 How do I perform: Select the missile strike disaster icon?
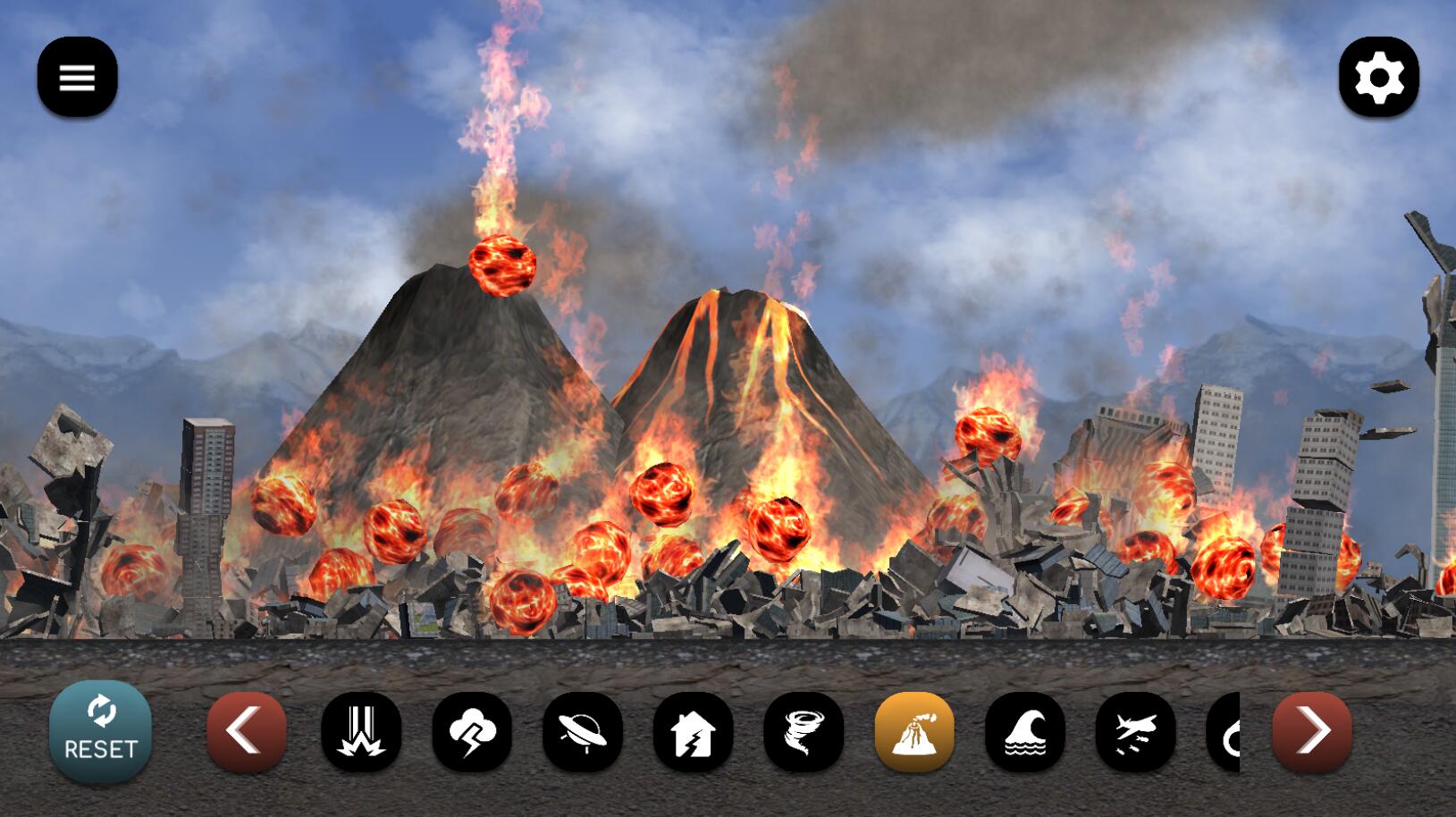tap(361, 731)
